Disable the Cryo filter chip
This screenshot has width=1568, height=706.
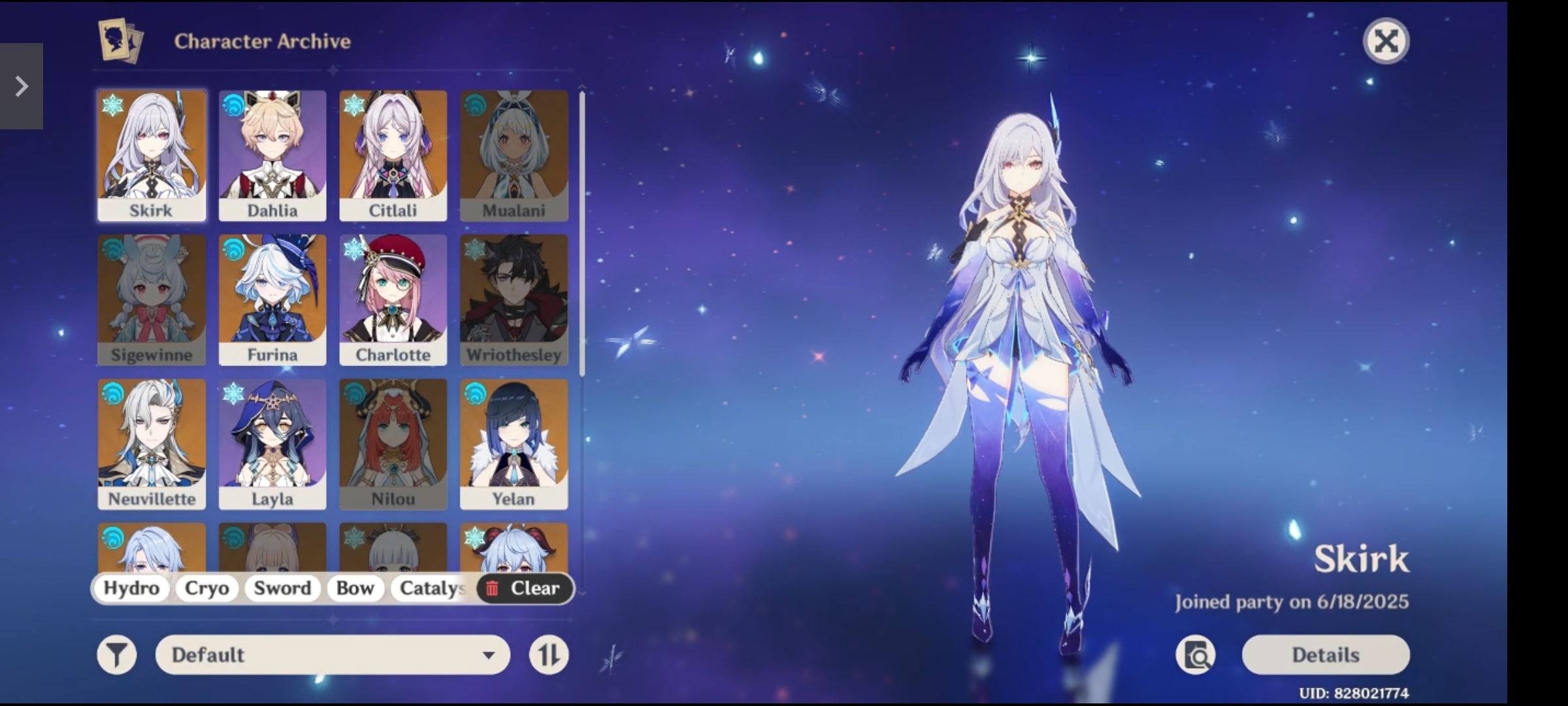[206, 588]
